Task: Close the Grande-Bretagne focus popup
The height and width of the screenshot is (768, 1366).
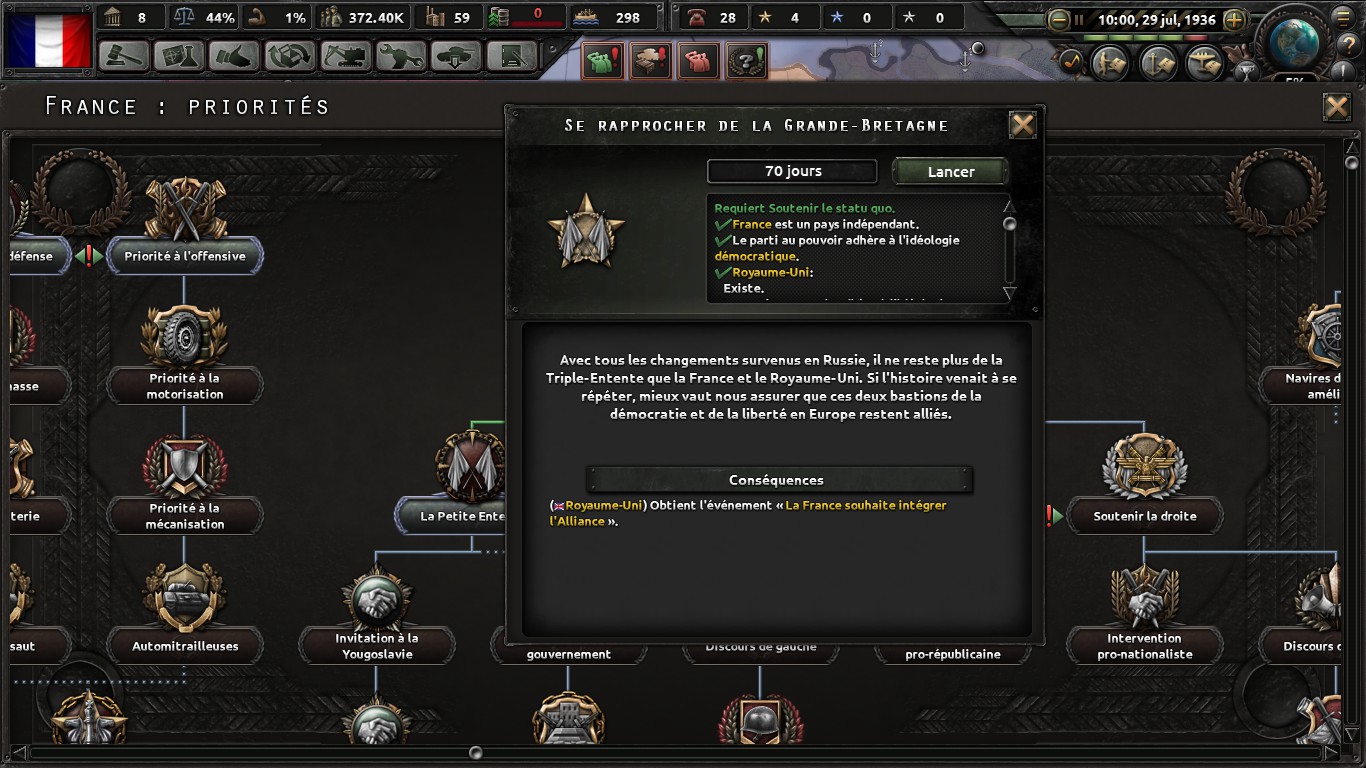Action: tap(1022, 125)
